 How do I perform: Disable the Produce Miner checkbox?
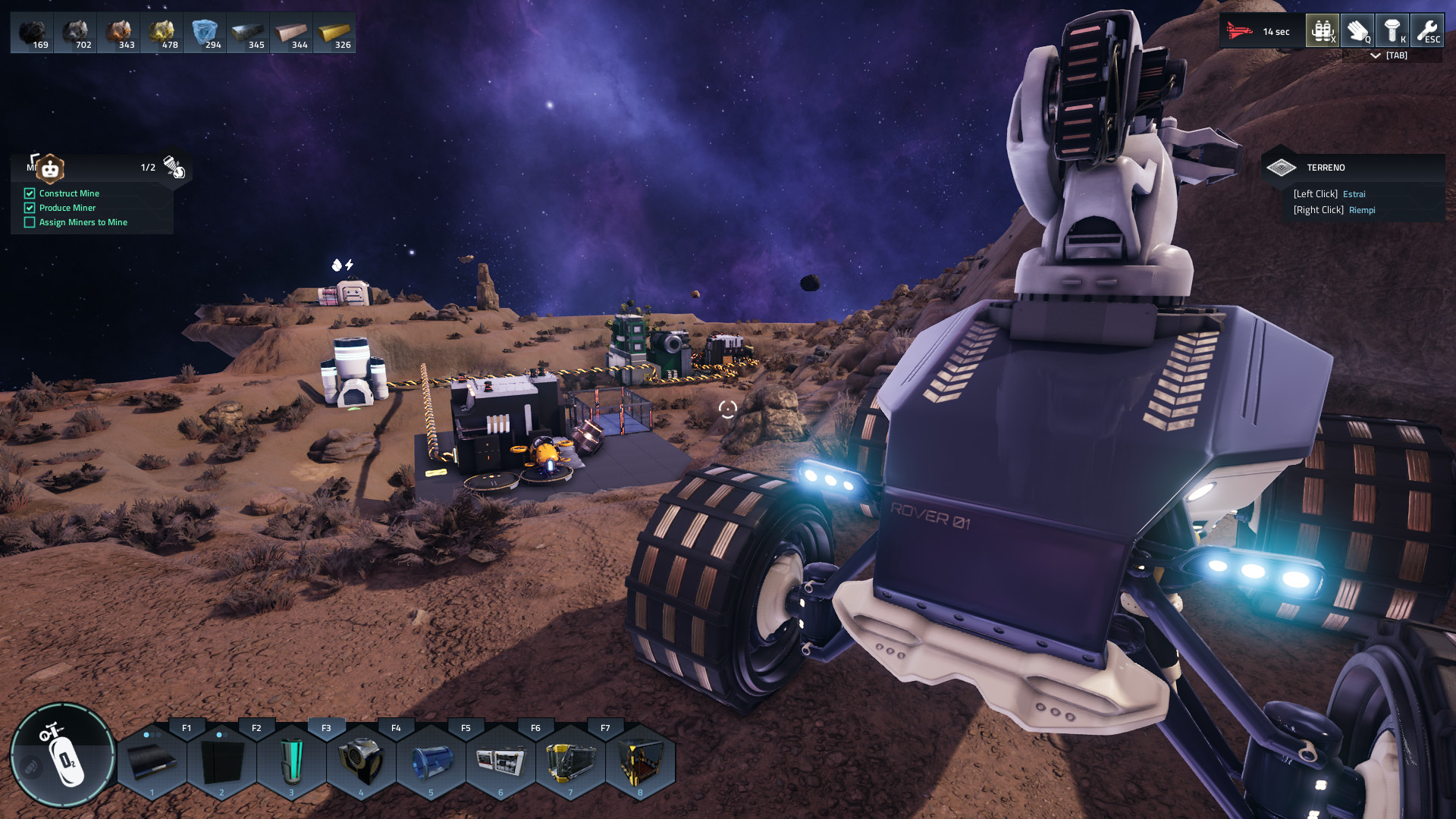(30, 208)
